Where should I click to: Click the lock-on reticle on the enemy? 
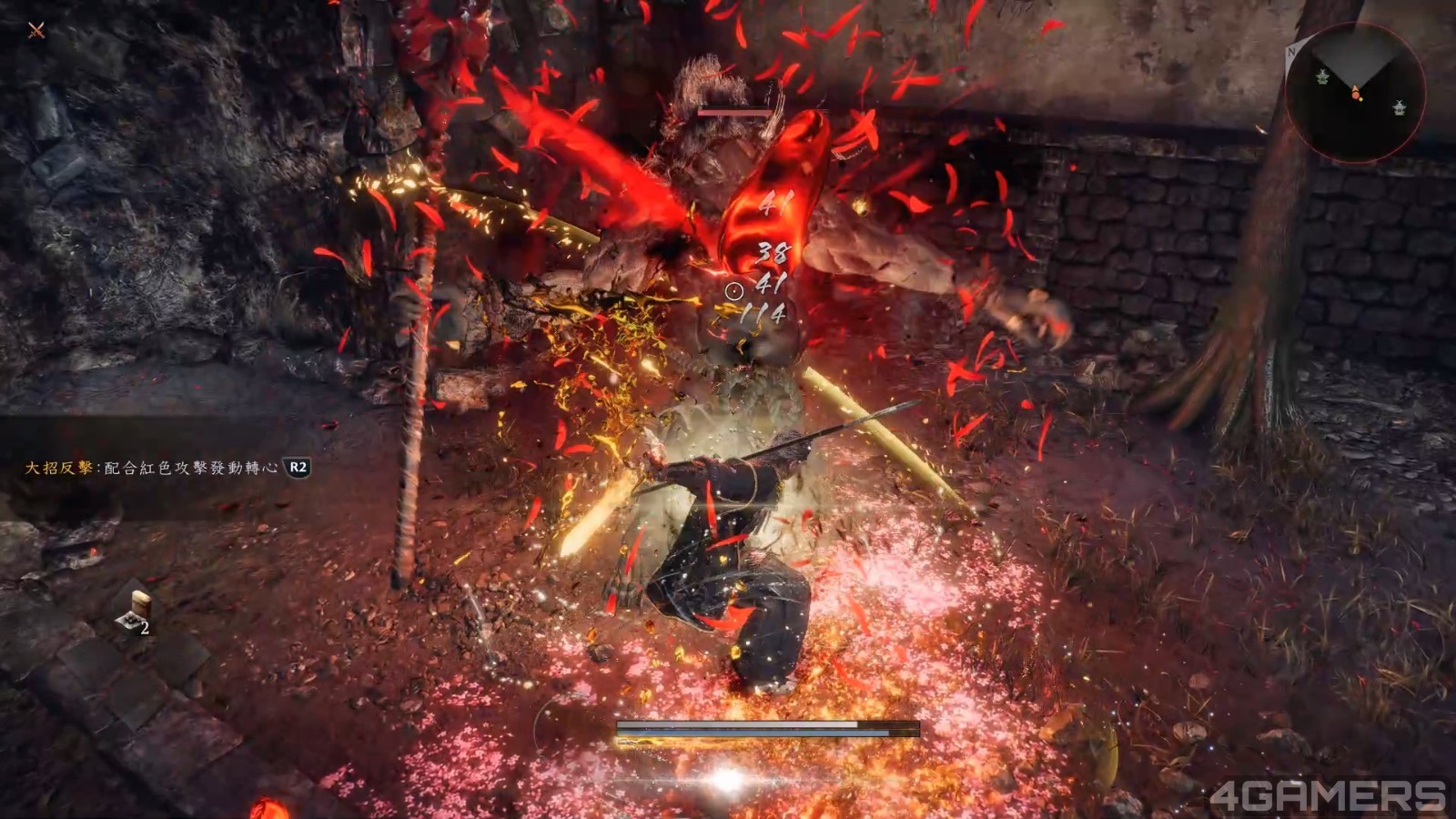tap(733, 292)
